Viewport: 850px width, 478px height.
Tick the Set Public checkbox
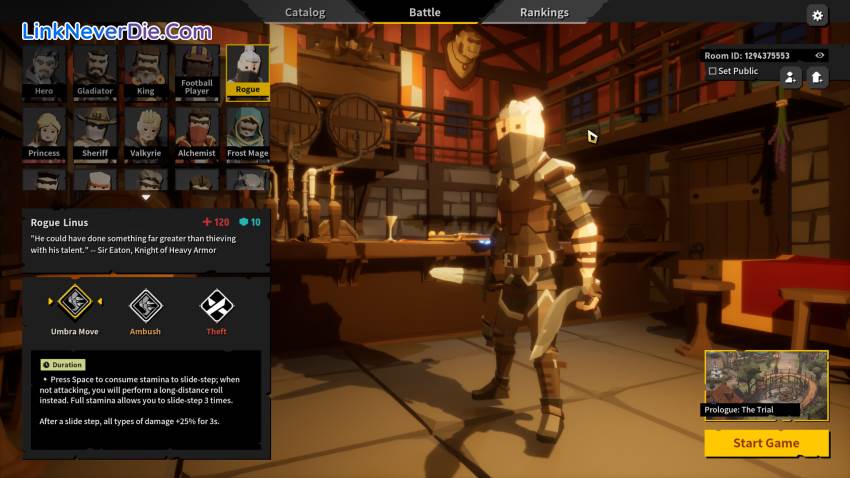(x=712, y=71)
